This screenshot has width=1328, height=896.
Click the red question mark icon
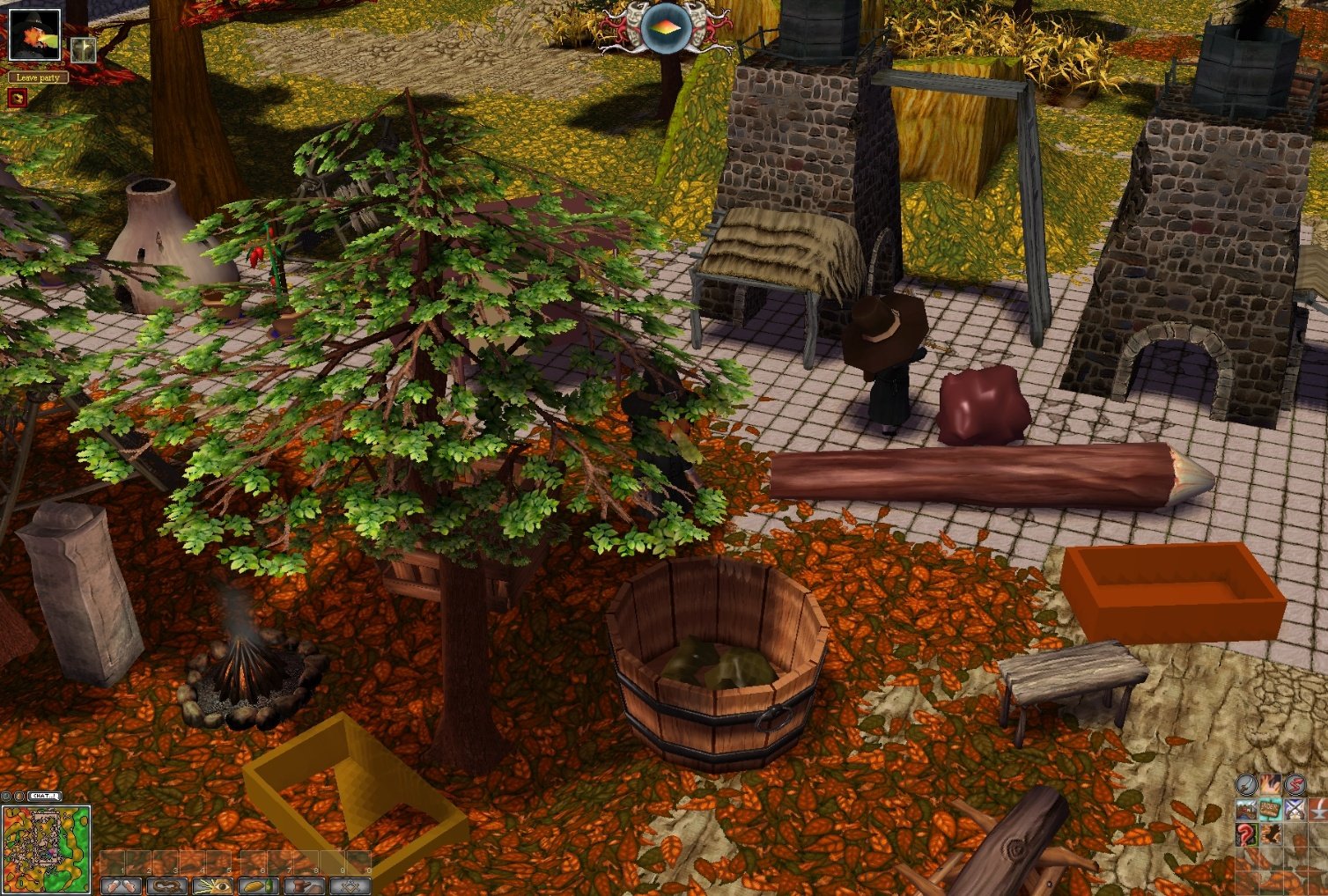(x=1246, y=834)
